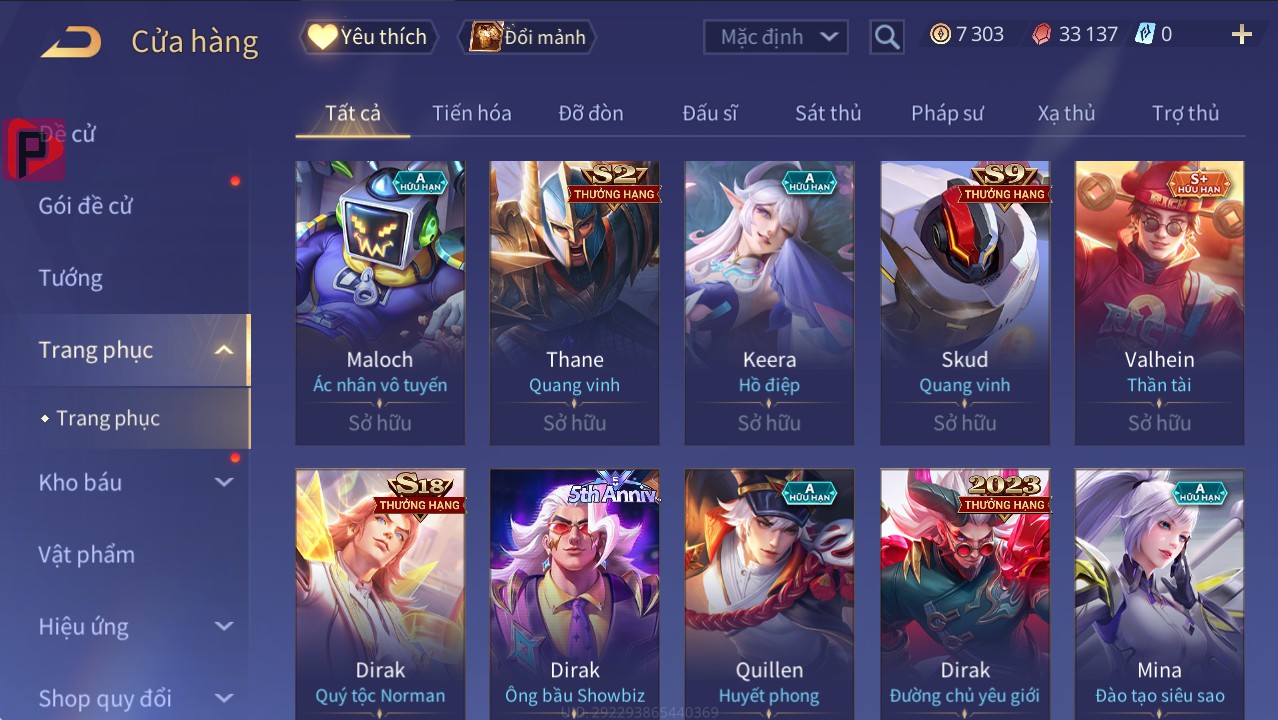Open the Yêu thích favorites list

367,37
